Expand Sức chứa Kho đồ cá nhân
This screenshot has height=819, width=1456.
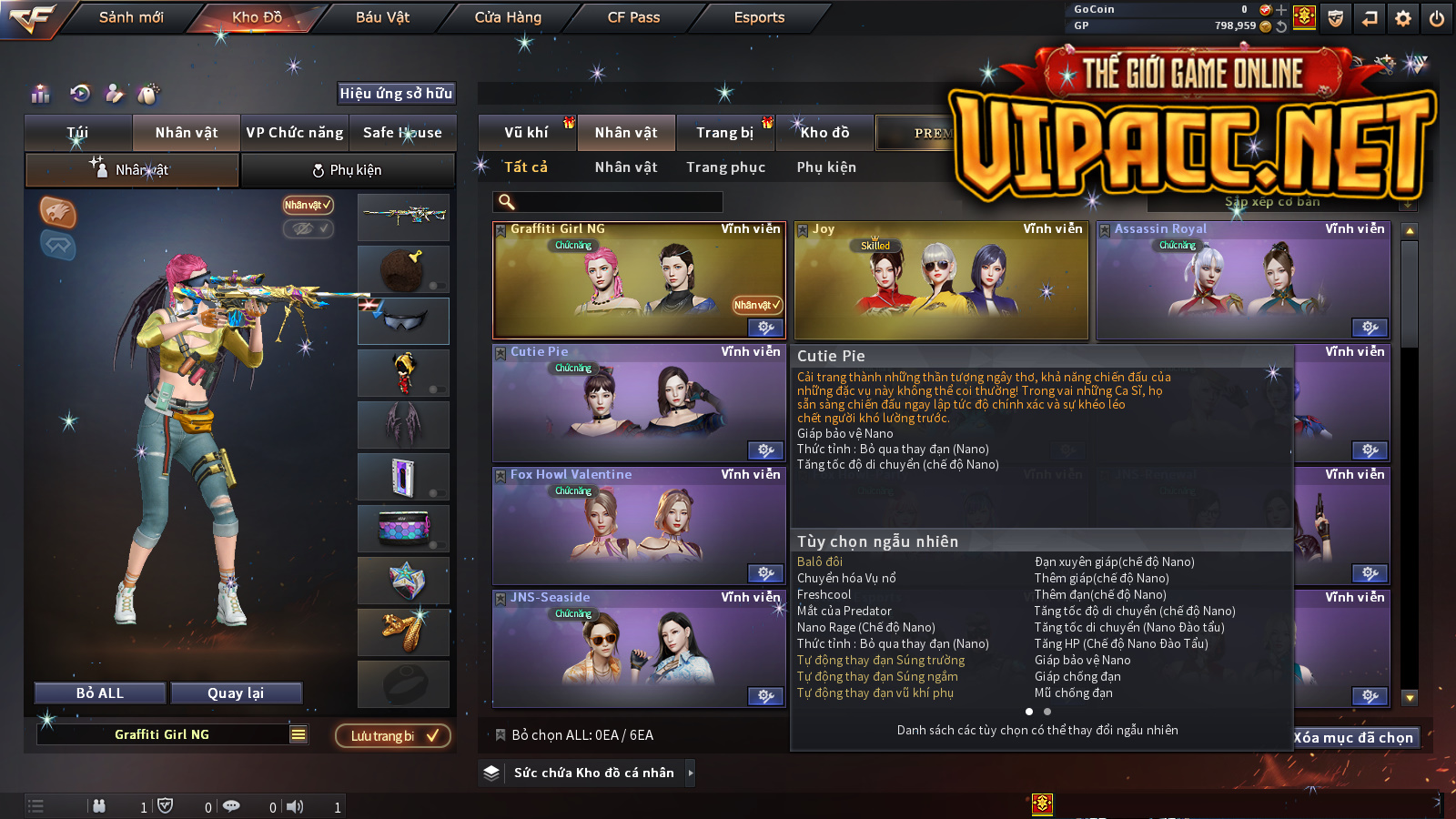pyautogui.click(x=594, y=773)
